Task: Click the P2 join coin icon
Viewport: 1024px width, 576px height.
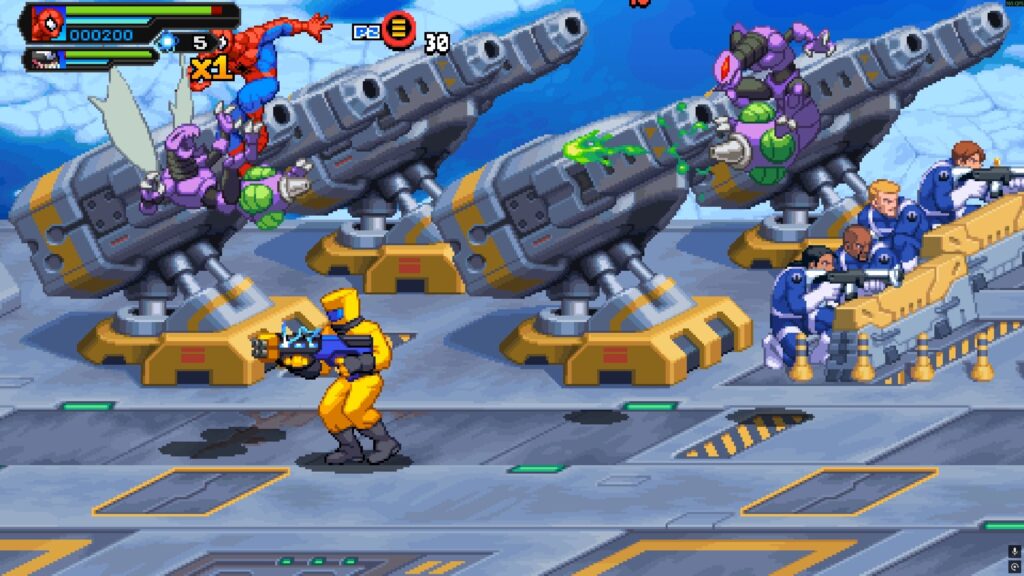Action: [x=398, y=29]
